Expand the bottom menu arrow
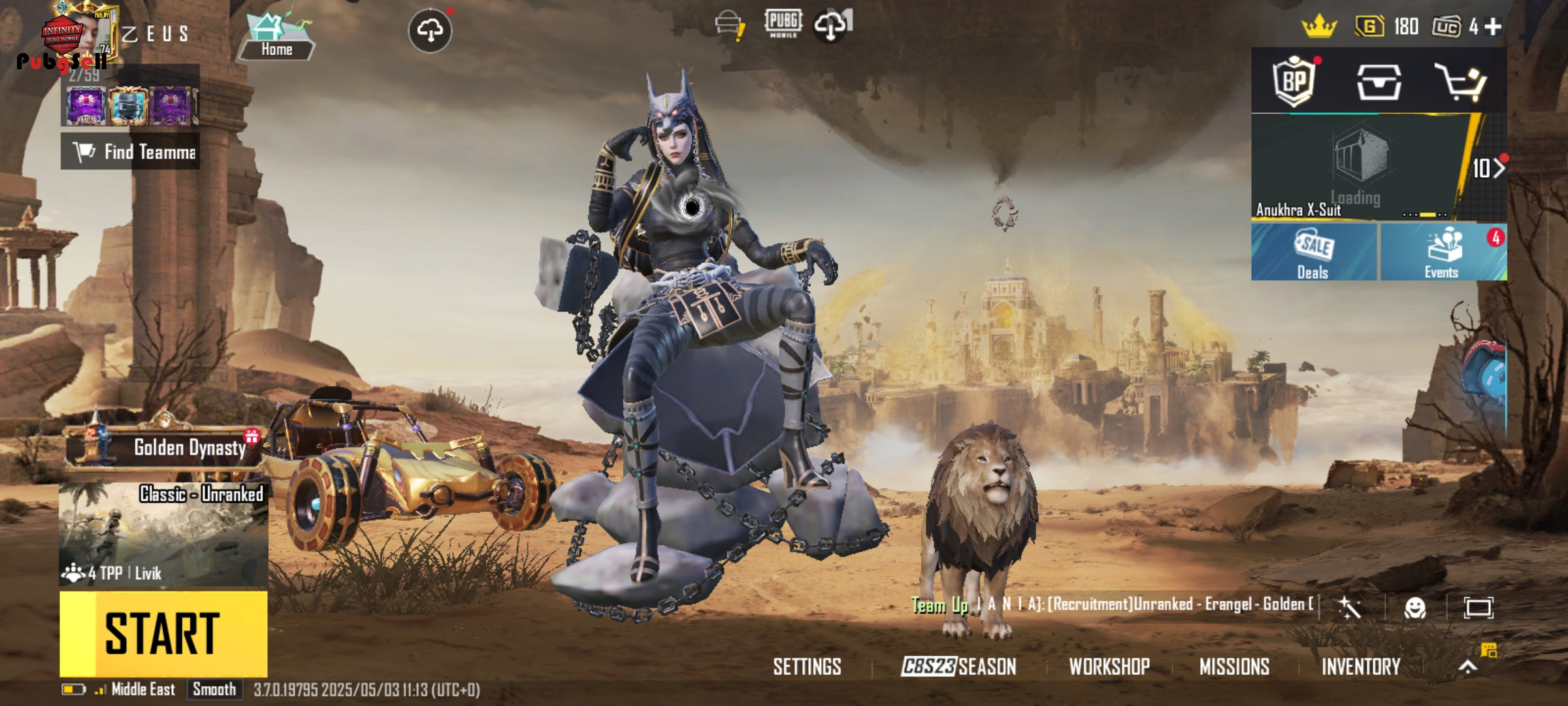This screenshot has height=706, width=1568. [x=1468, y=667]
